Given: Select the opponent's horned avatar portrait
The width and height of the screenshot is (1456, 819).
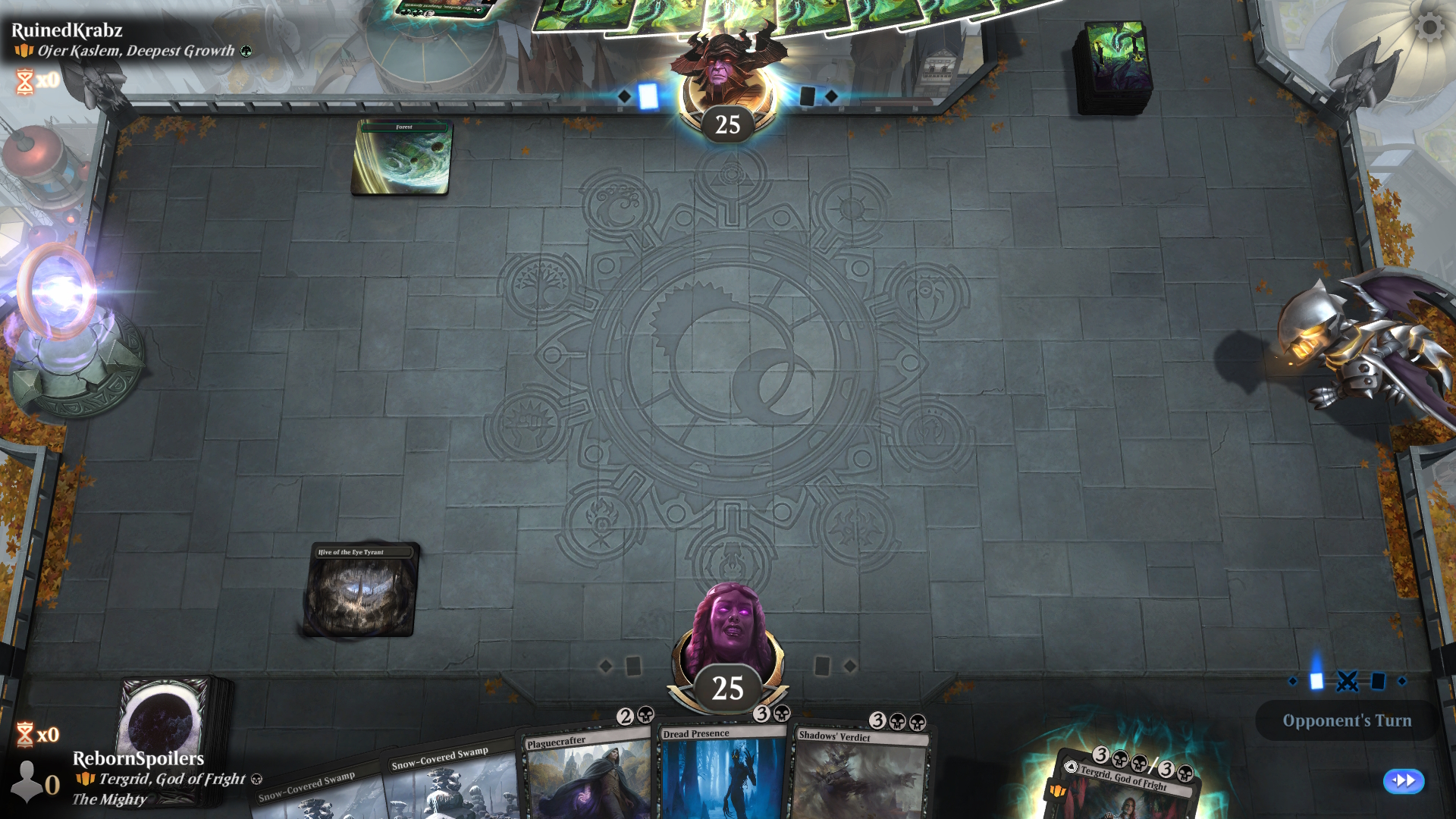Looking at the screenshot, I should (x=727, y=72).
